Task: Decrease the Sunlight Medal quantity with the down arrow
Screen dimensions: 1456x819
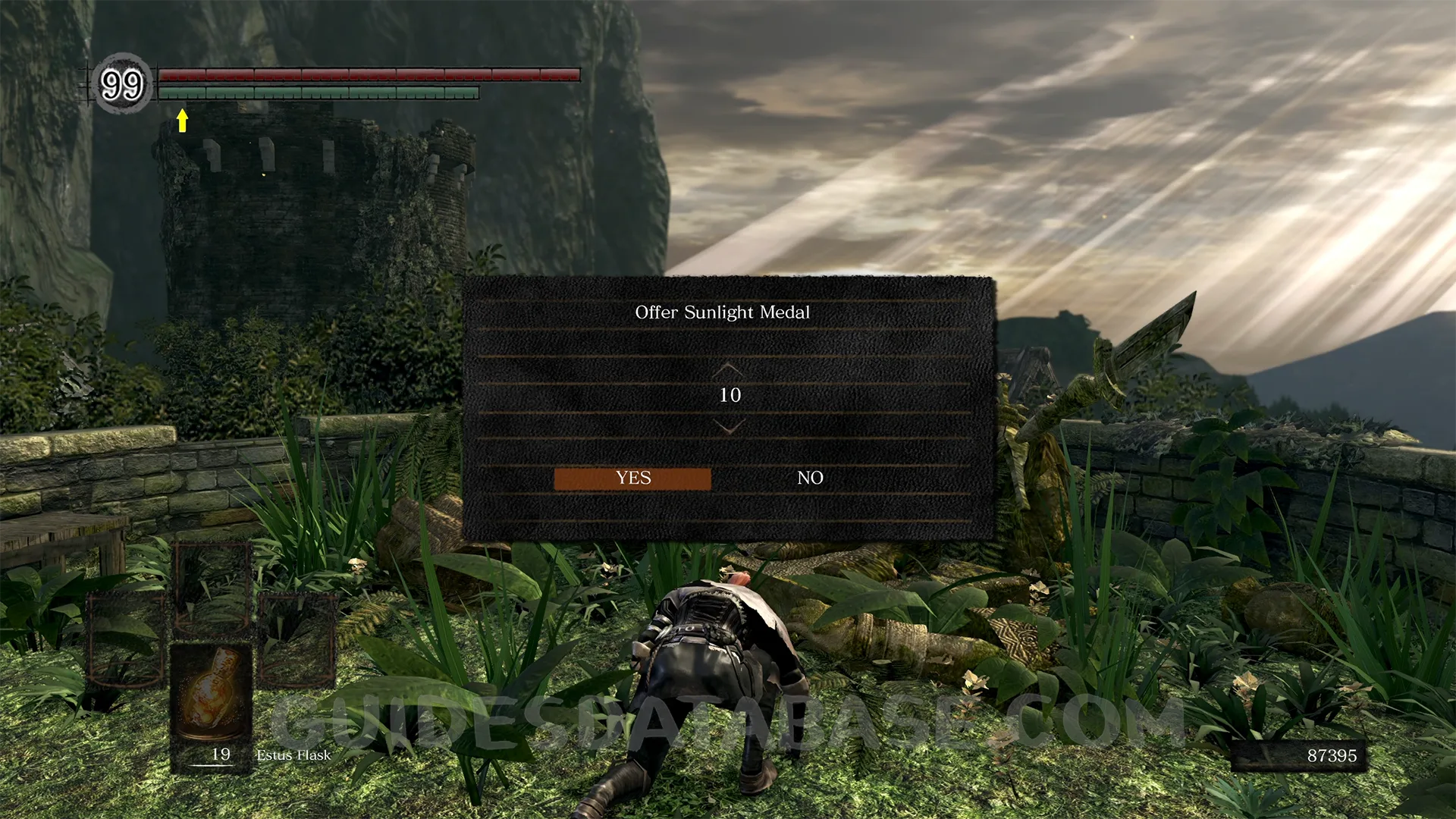Action: tap(729, 428)
